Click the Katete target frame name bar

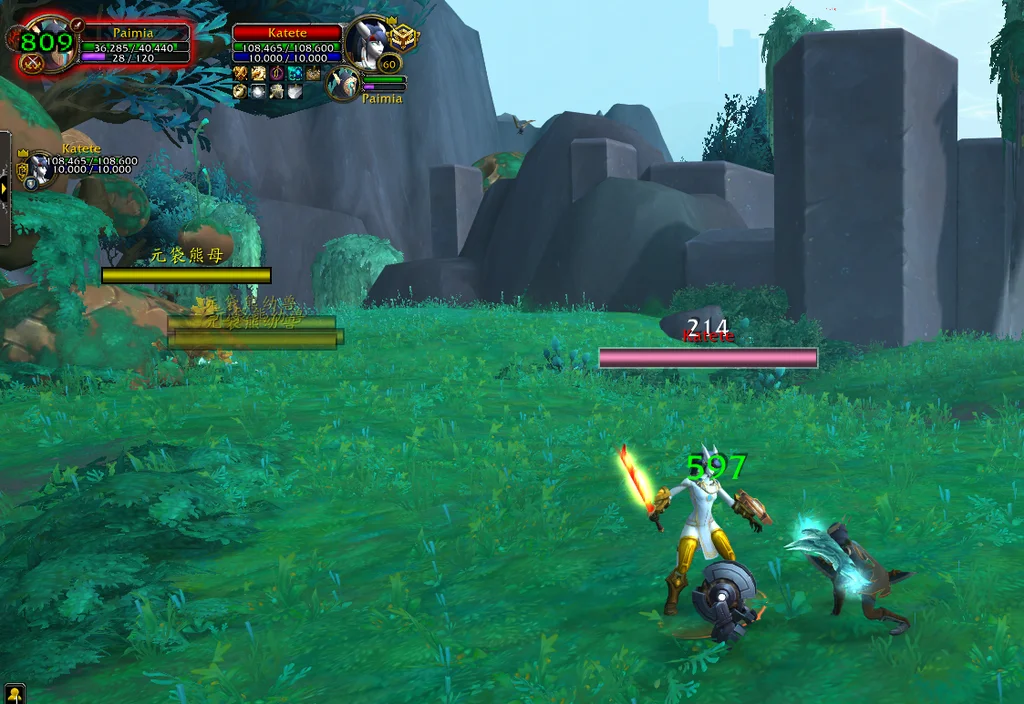click(x=287, y=33)
